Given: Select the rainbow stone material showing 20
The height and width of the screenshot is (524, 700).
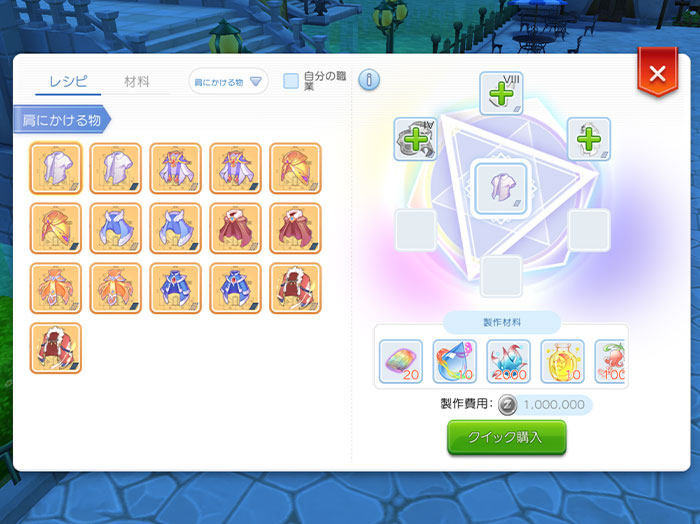Looking at the screenshot, I should 401,361.
